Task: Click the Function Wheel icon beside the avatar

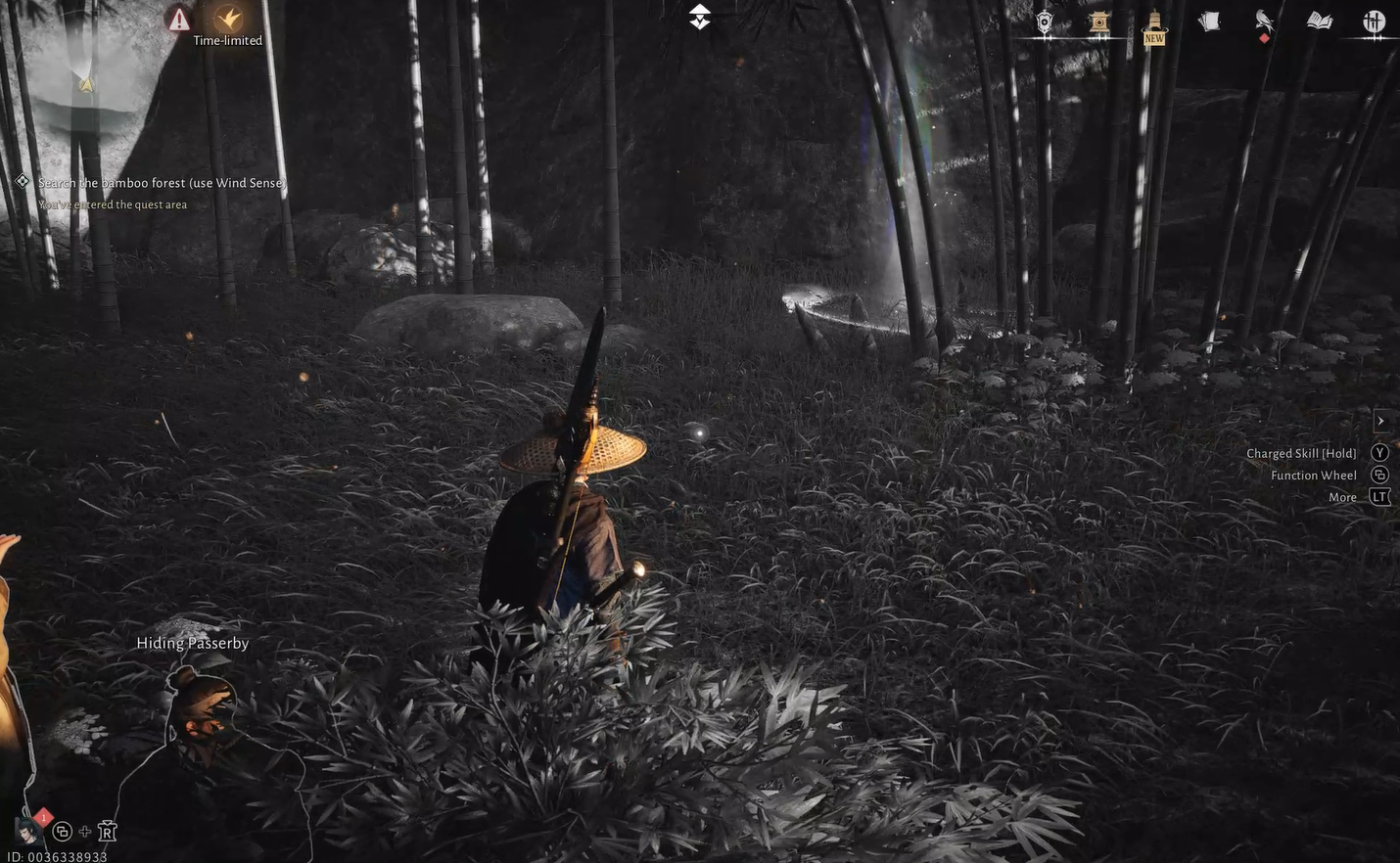Action: click(63, 831)
